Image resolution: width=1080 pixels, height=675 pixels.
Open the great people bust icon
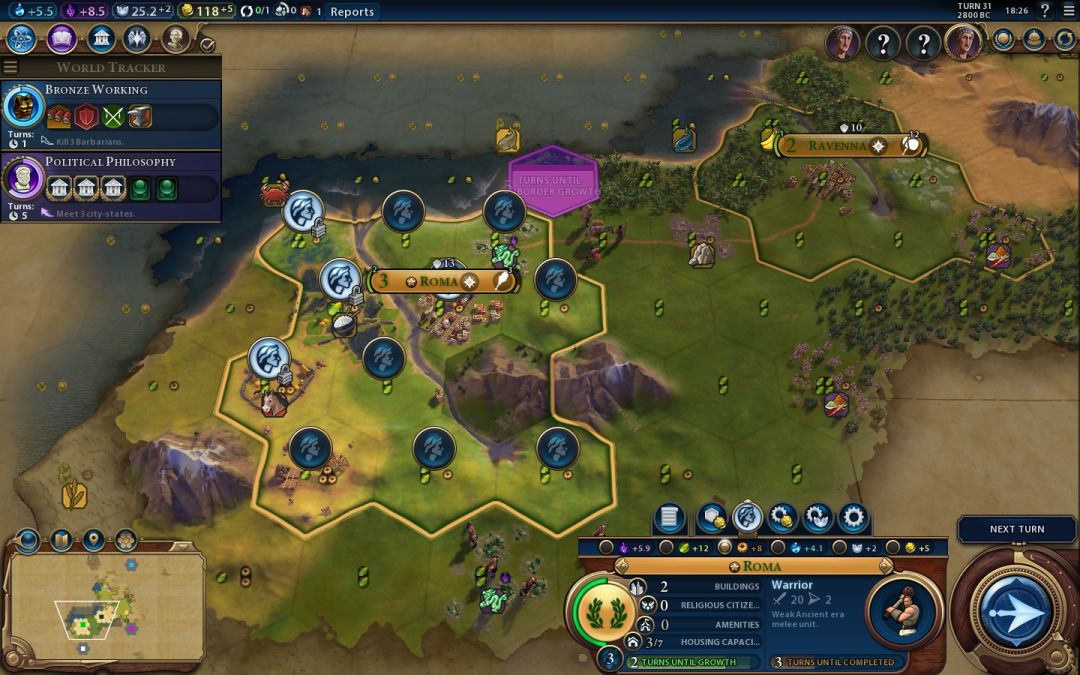point(176,39)
